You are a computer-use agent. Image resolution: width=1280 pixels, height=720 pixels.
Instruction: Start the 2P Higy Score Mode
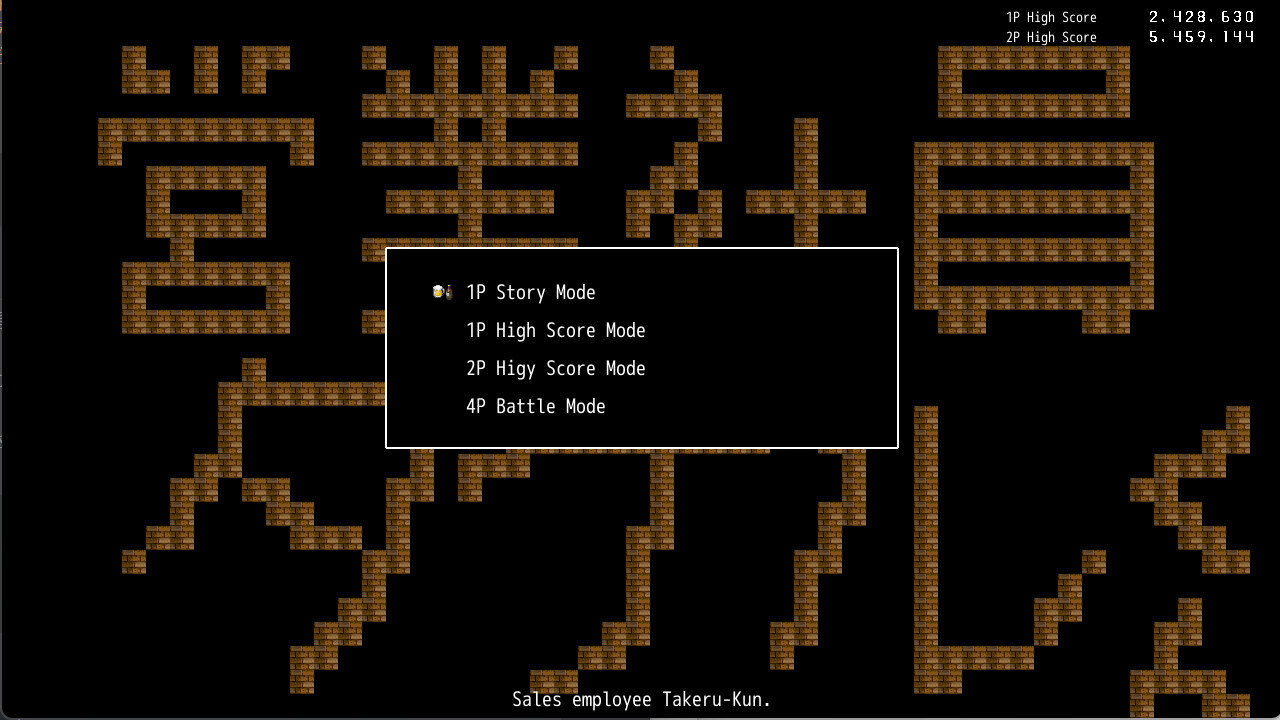(555, 369)
